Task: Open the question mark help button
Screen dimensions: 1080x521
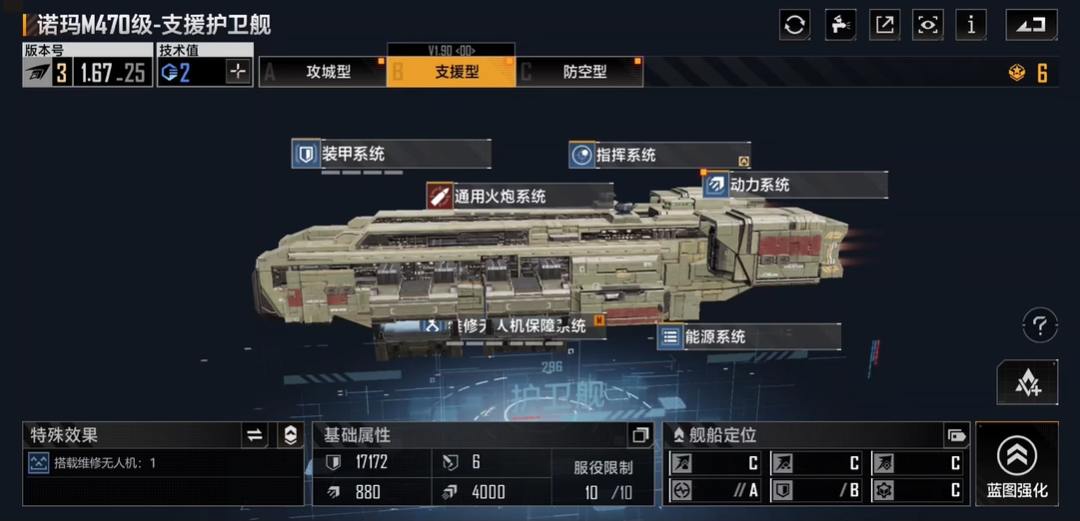Action: click(1040, 325)
